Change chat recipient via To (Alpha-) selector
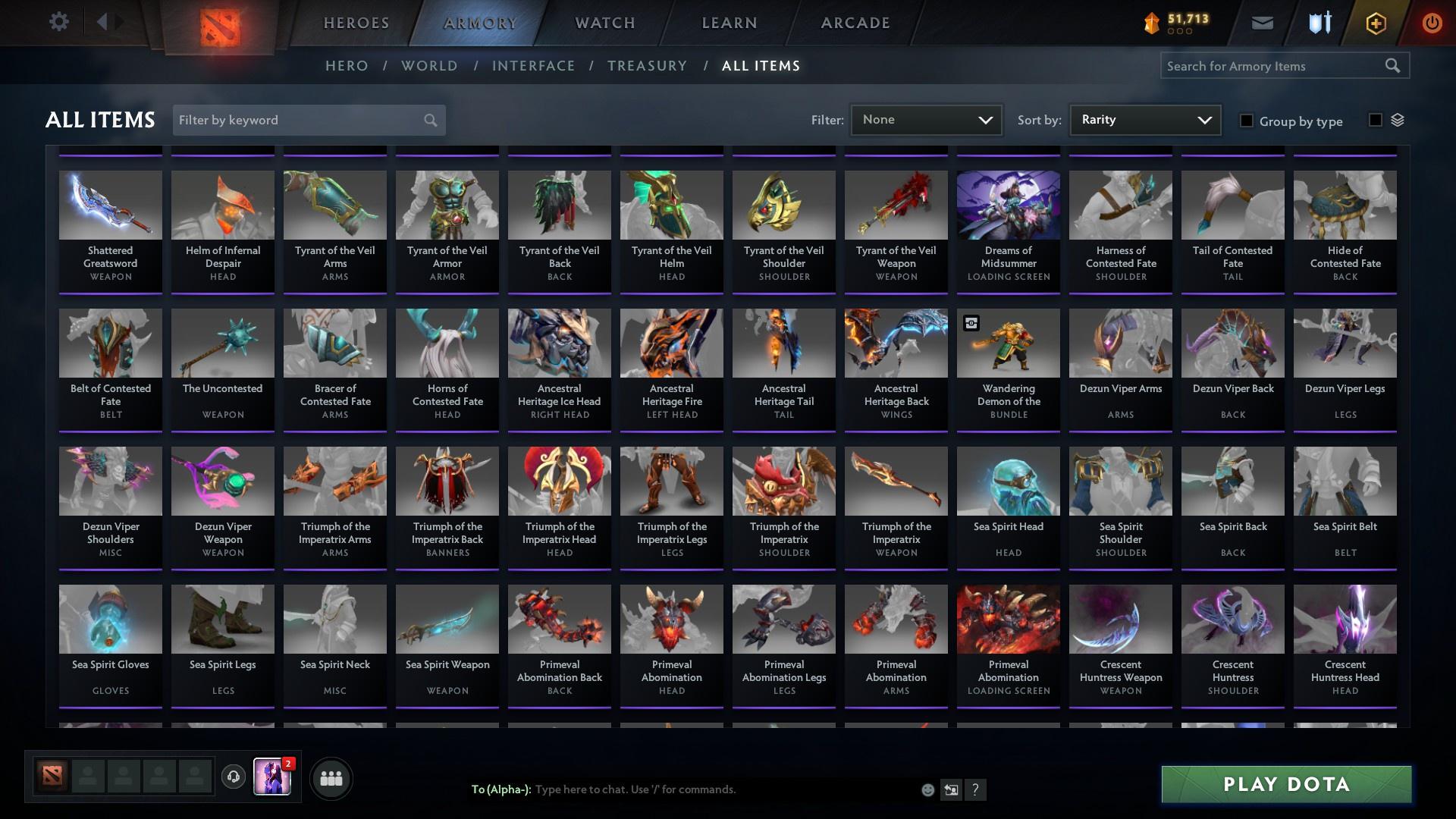Screen dimensions: 1456x819 [x=504, y=789]
